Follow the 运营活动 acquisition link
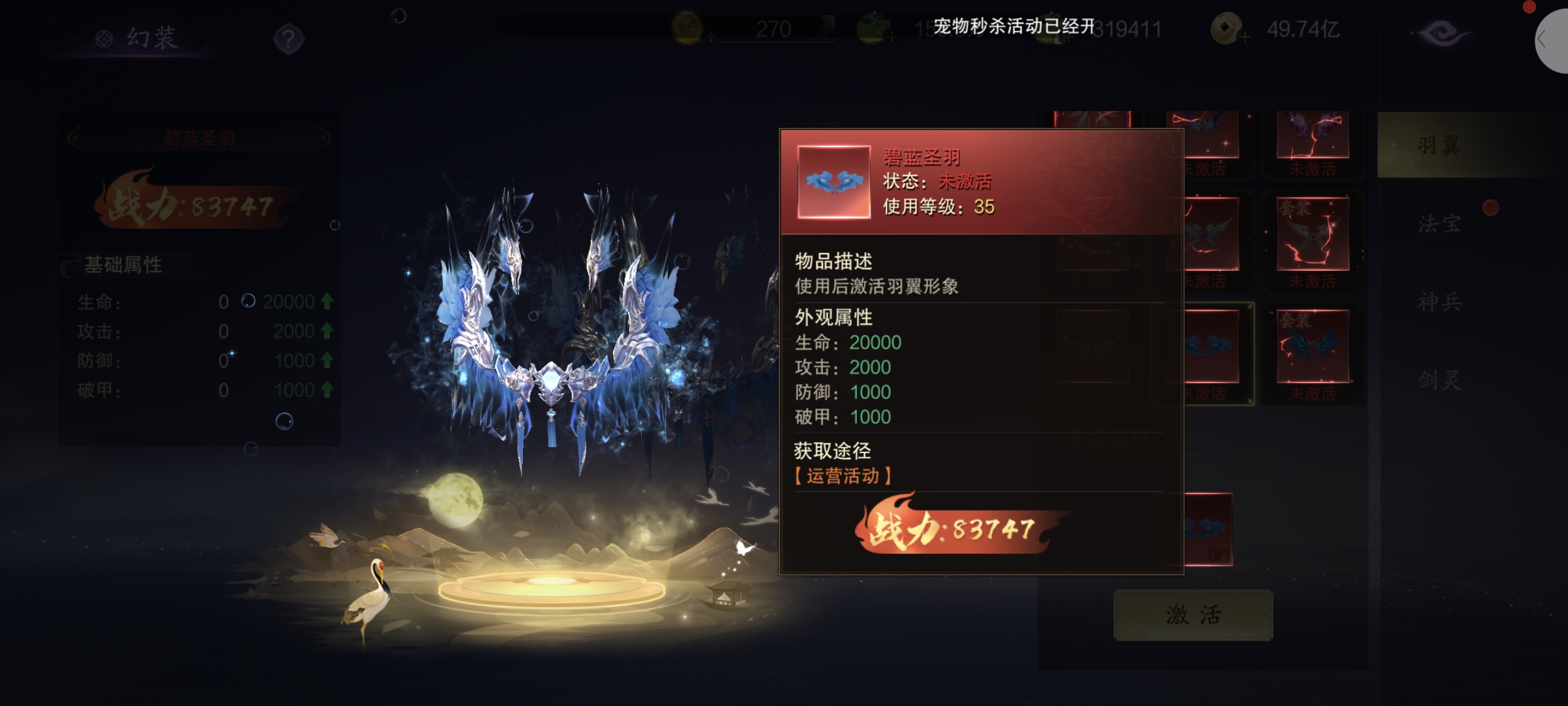The image size is (1568, 706). (842, 476)
